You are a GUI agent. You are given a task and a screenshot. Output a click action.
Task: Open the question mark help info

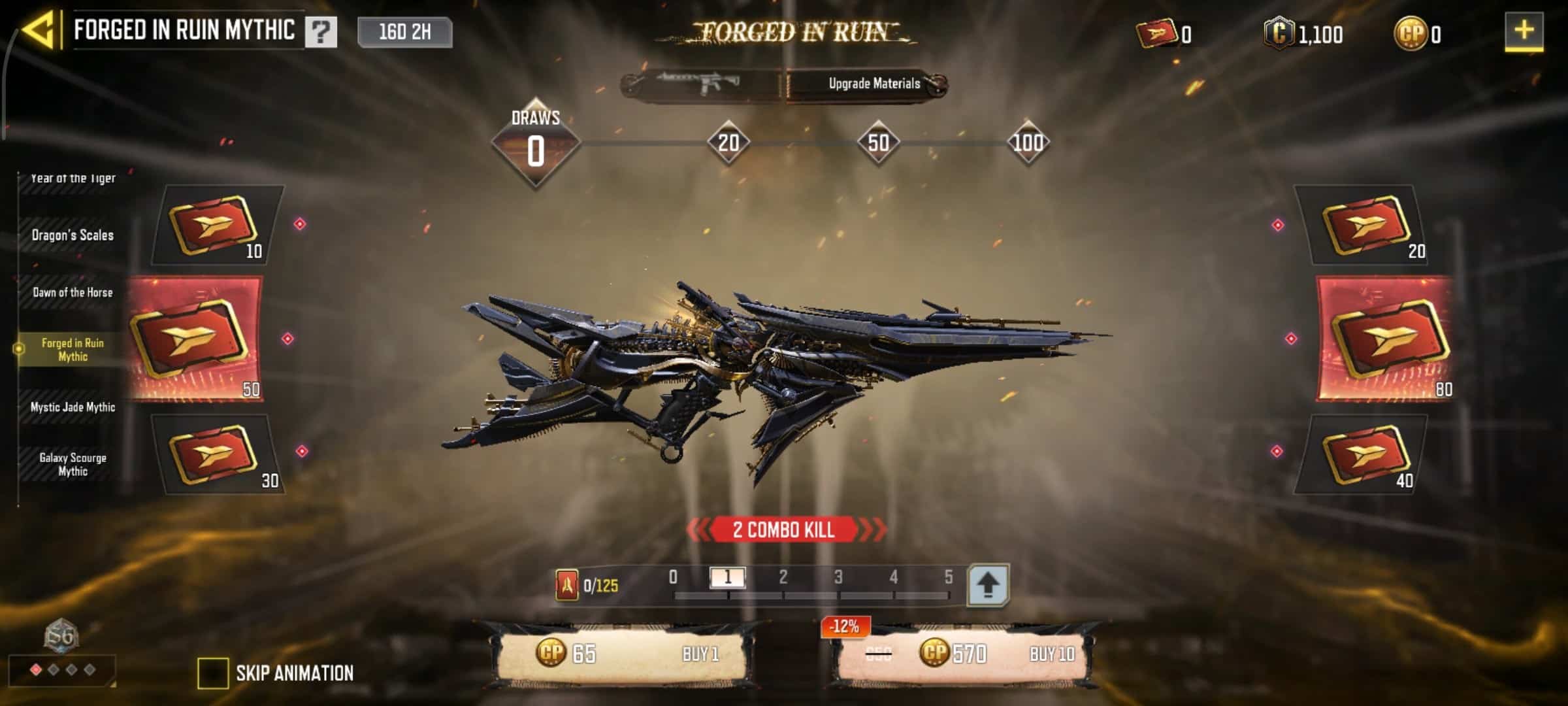320,32
